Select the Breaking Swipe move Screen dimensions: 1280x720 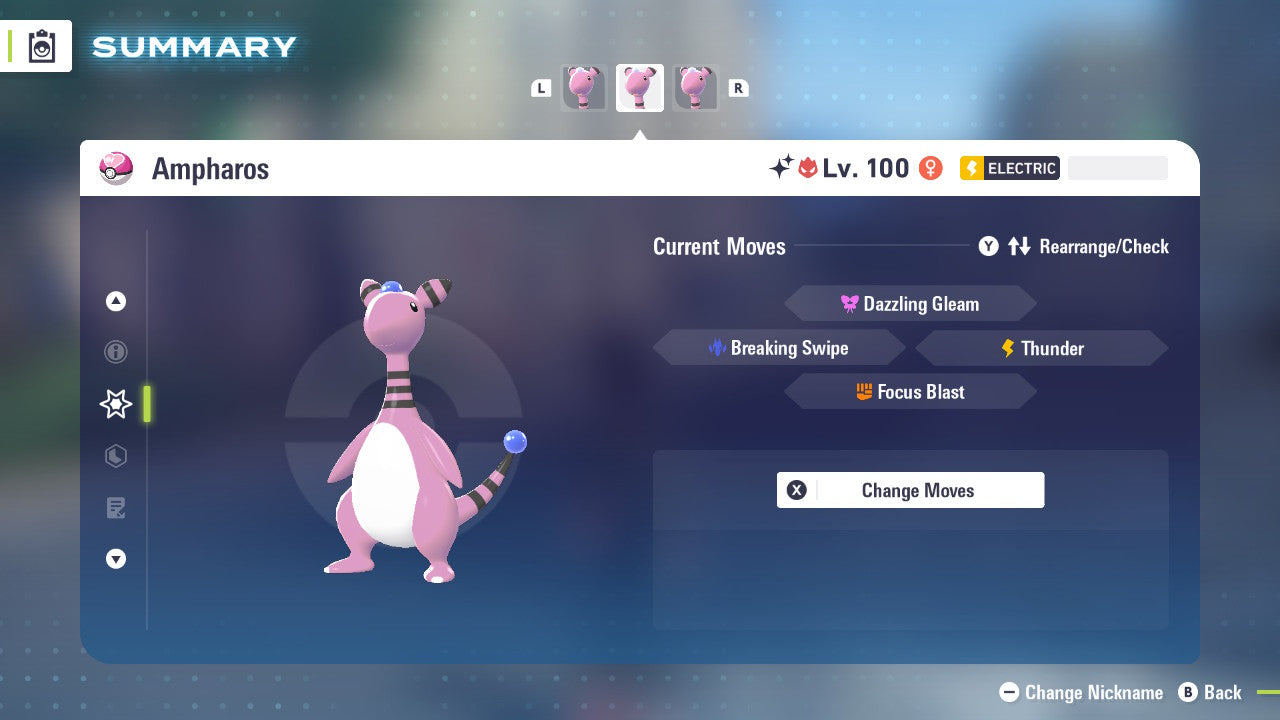779,348
